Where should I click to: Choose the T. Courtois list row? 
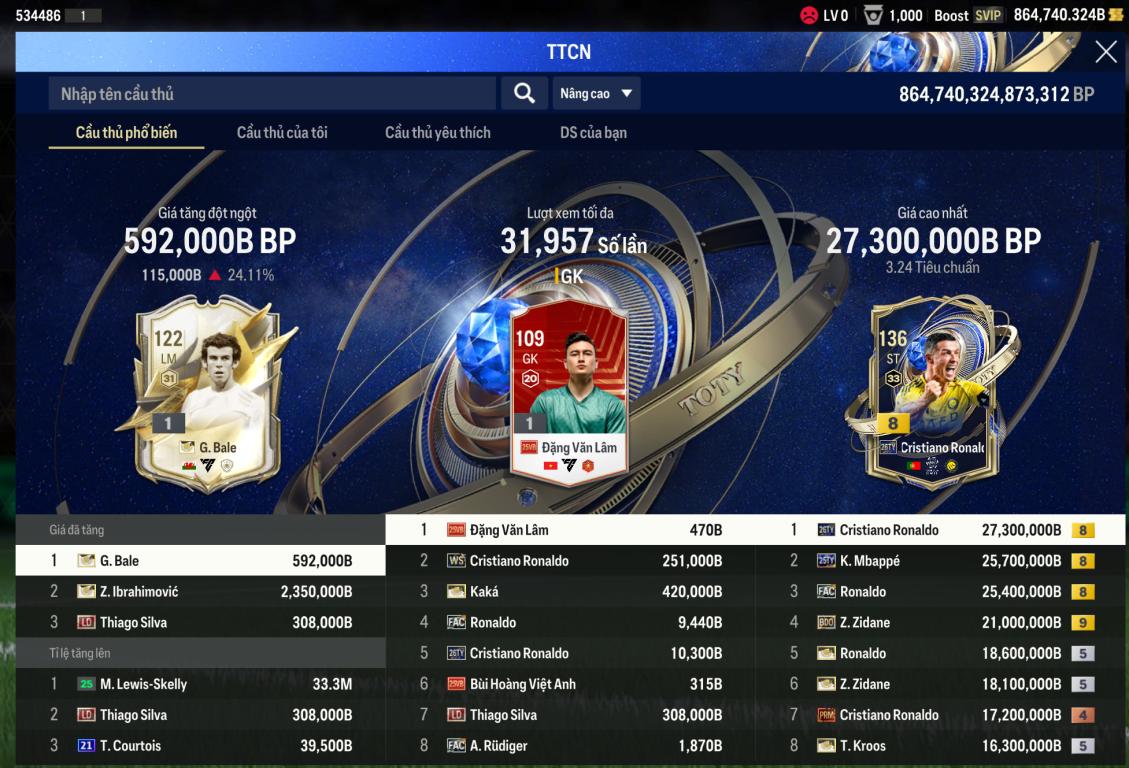coord(200,746)
